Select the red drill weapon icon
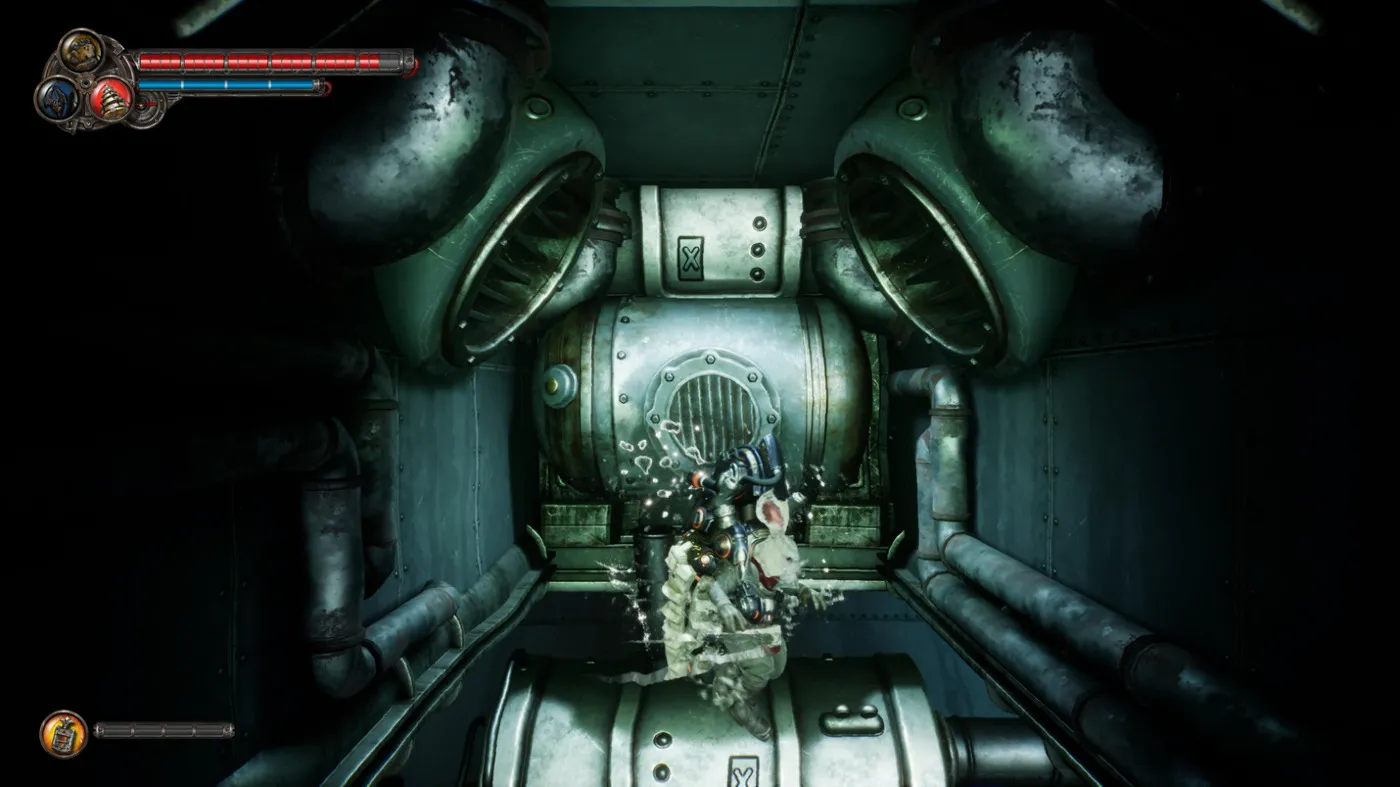Image resolution: width=1400 pixels, height=787 pixels. [110, 99]
